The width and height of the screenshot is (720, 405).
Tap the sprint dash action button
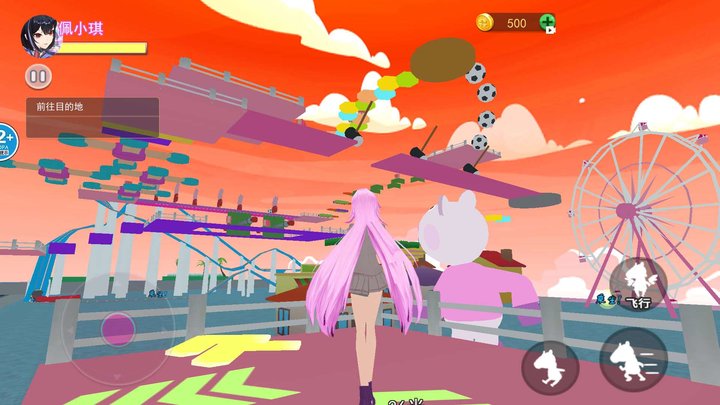tap(633, 360)
